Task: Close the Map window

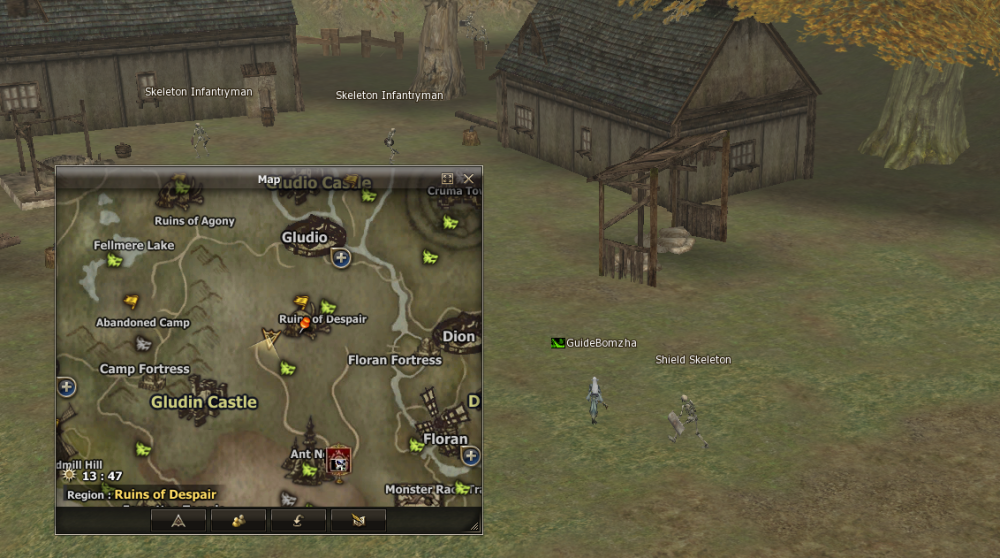Action: point(468,179)
